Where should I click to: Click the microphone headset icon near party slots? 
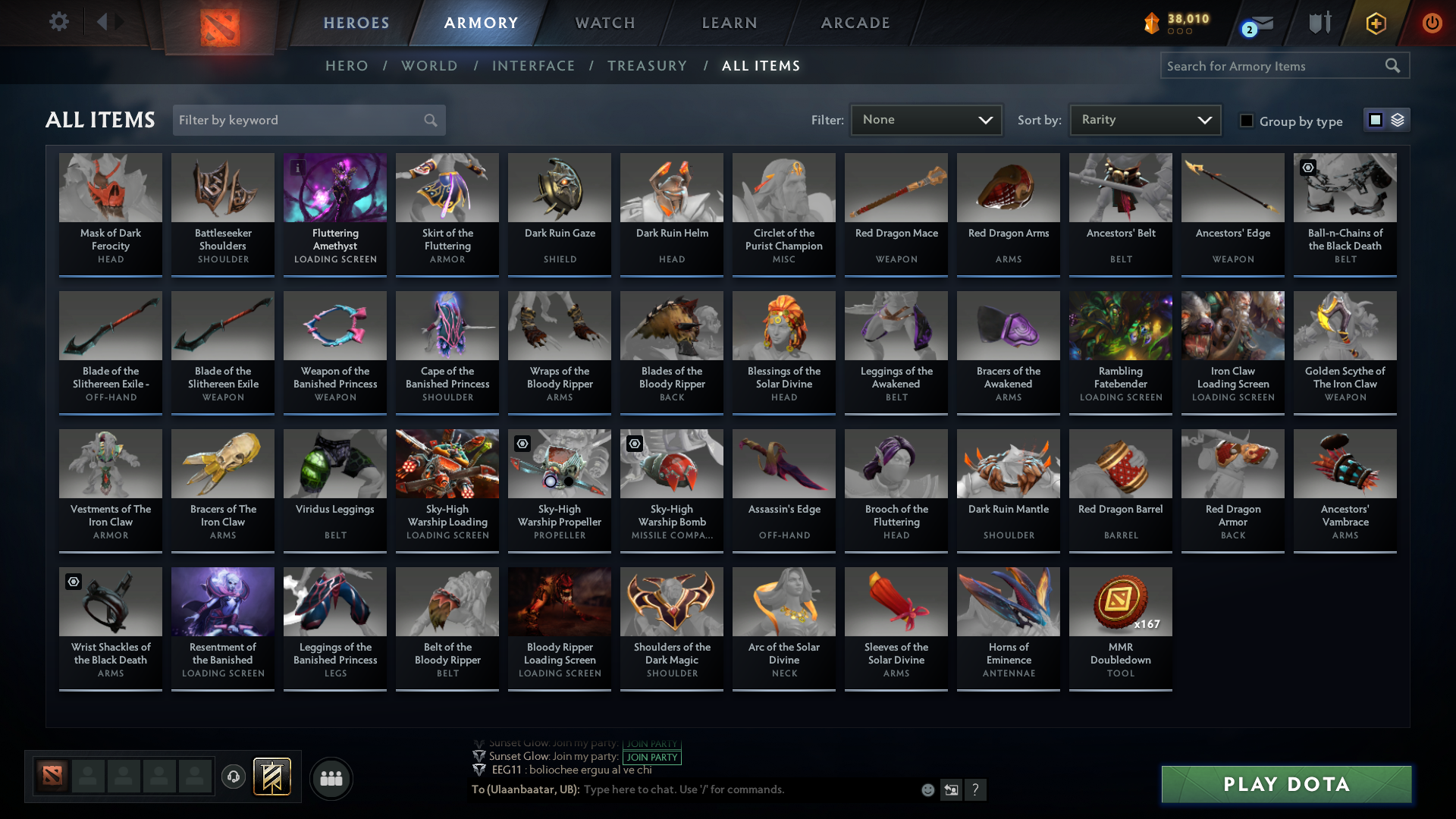tap(234, 777)
